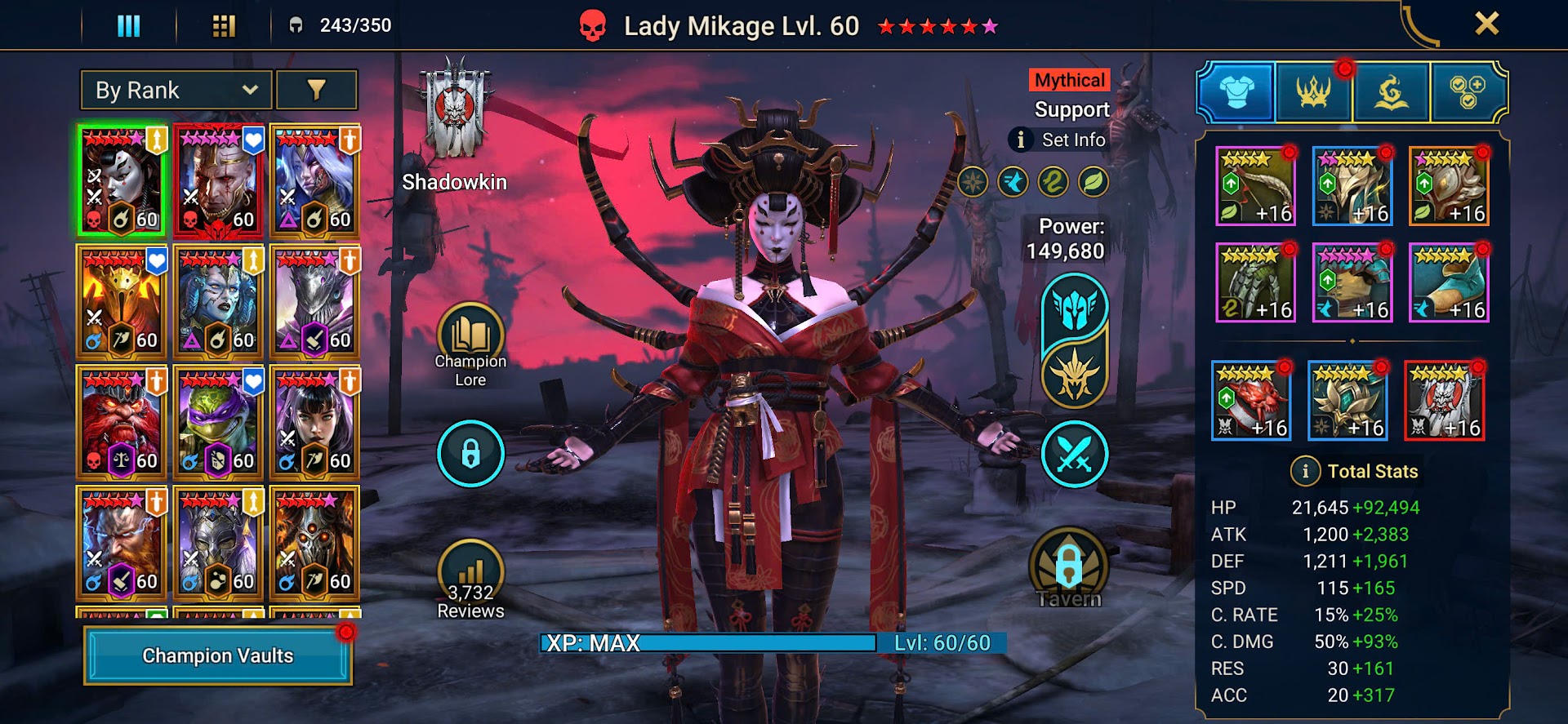Select the banner accessory slot
Viewport: 1568px width, 724px height.
(1444, 402)
